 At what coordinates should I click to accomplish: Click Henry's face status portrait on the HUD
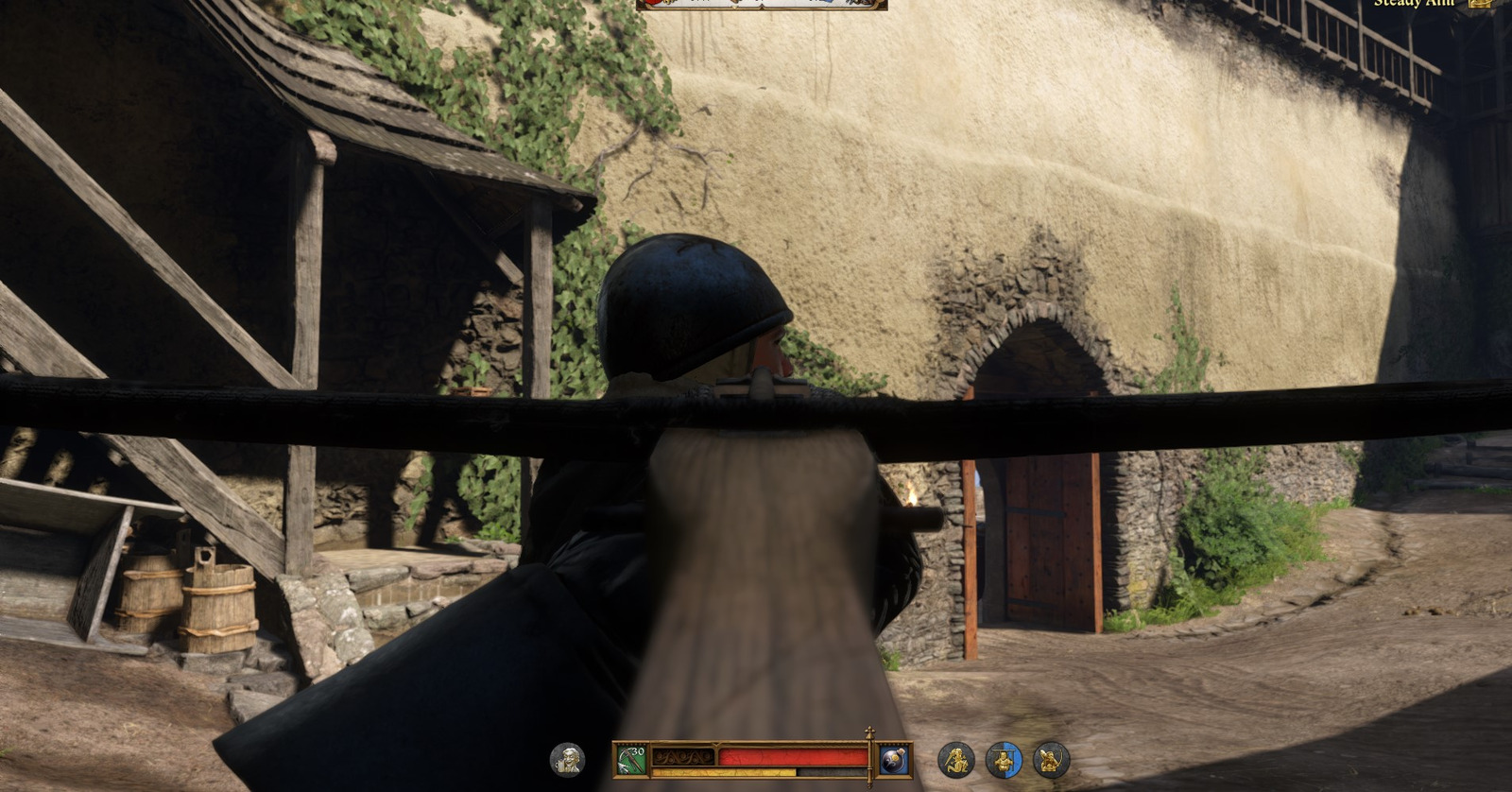pos(566,758)
